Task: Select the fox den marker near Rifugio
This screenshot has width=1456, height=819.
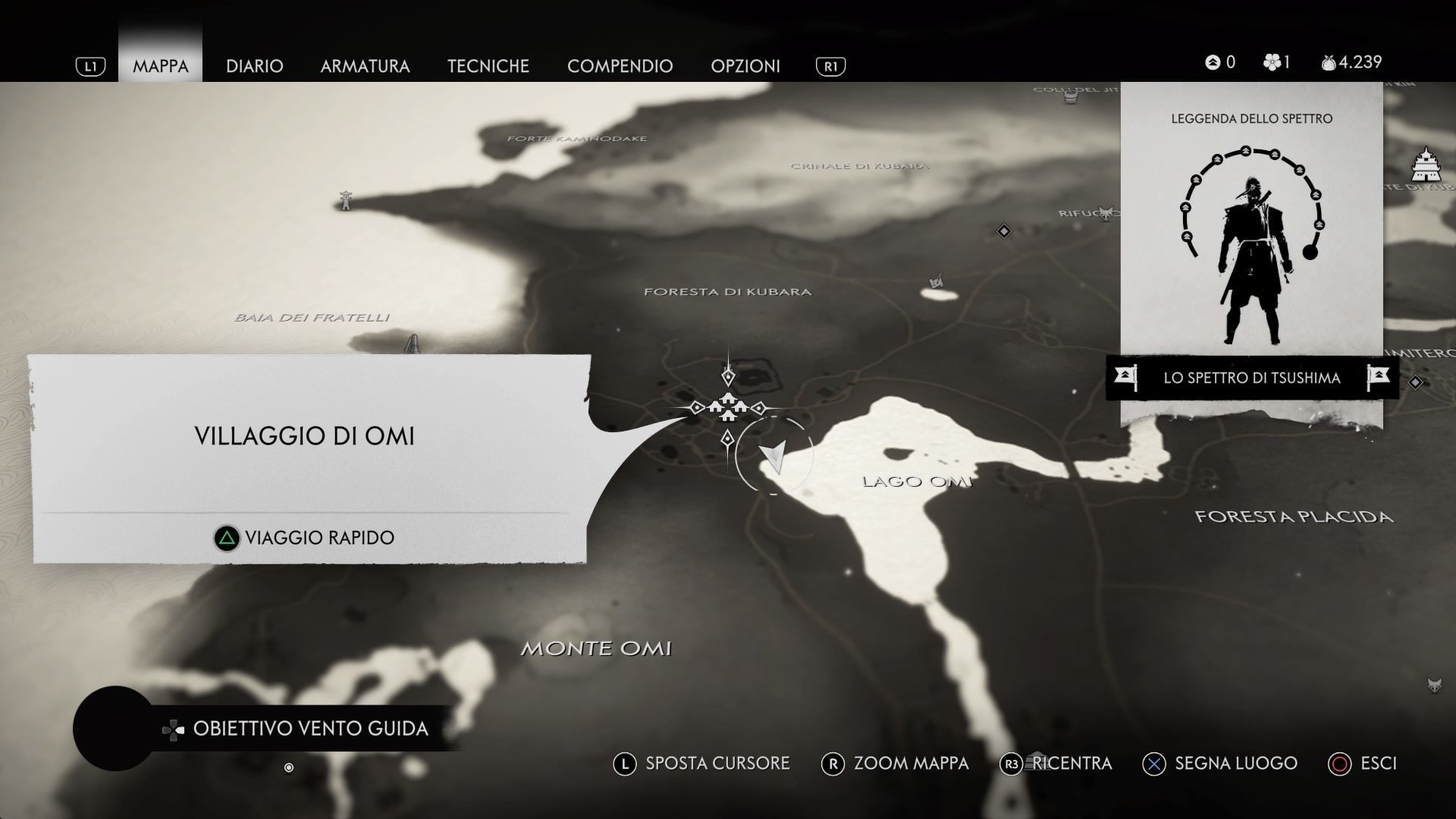Action: point(1107,212)
